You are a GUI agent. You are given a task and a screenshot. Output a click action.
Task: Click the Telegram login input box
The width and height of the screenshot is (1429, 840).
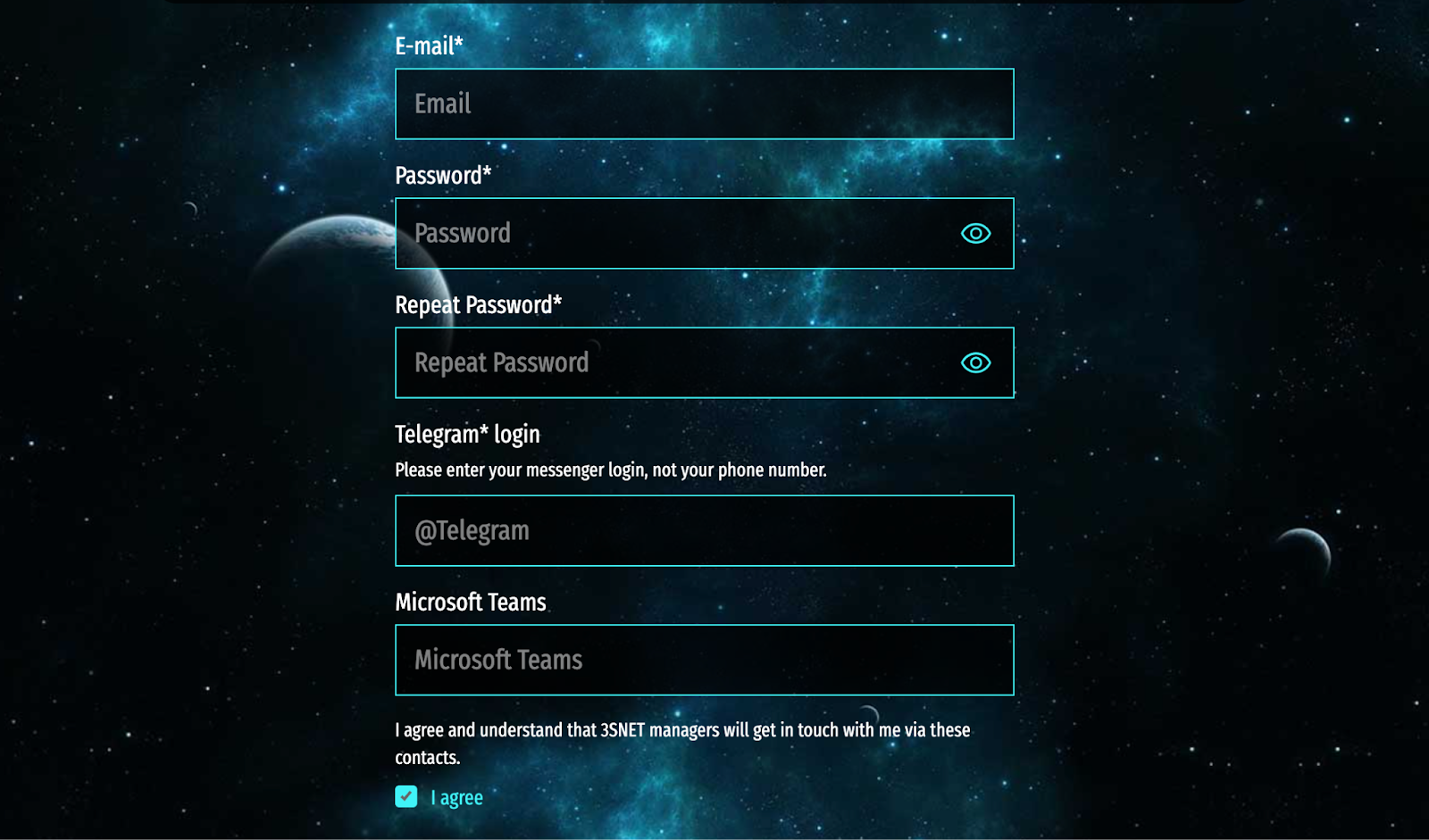704,530
